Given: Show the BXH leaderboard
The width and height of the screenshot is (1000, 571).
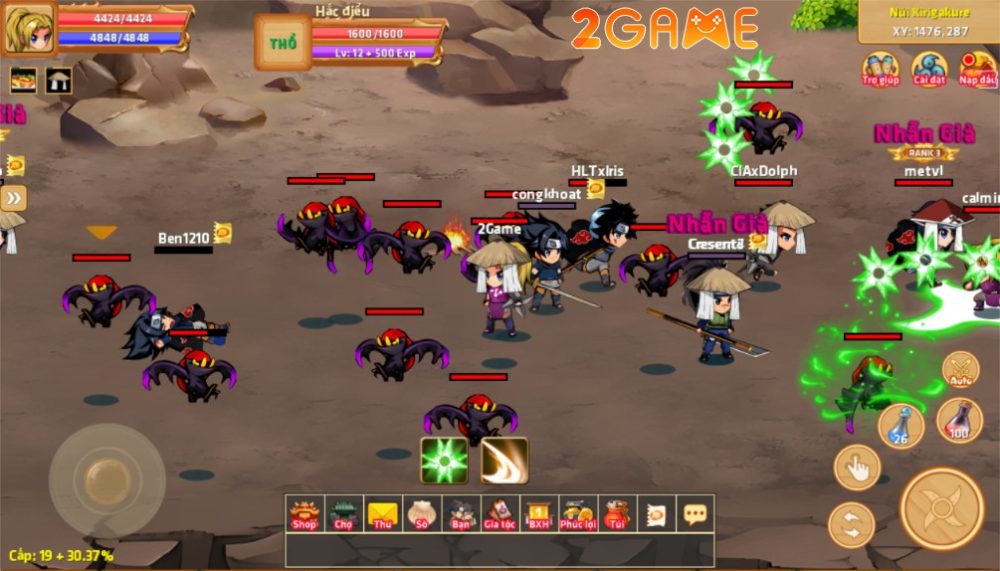Looking at the screenshot, I should click(x=538, y=514).
